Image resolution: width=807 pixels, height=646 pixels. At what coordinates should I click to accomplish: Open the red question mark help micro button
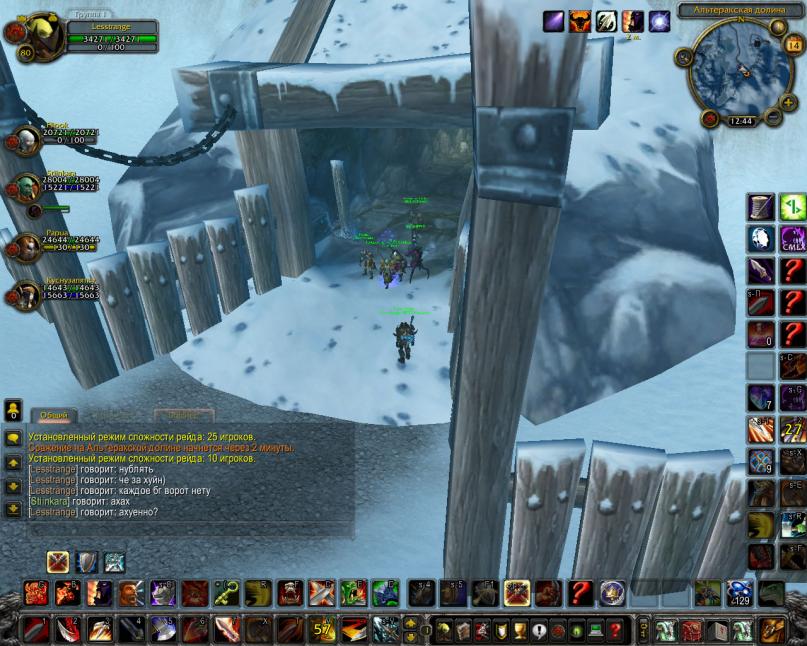[616, 631]
